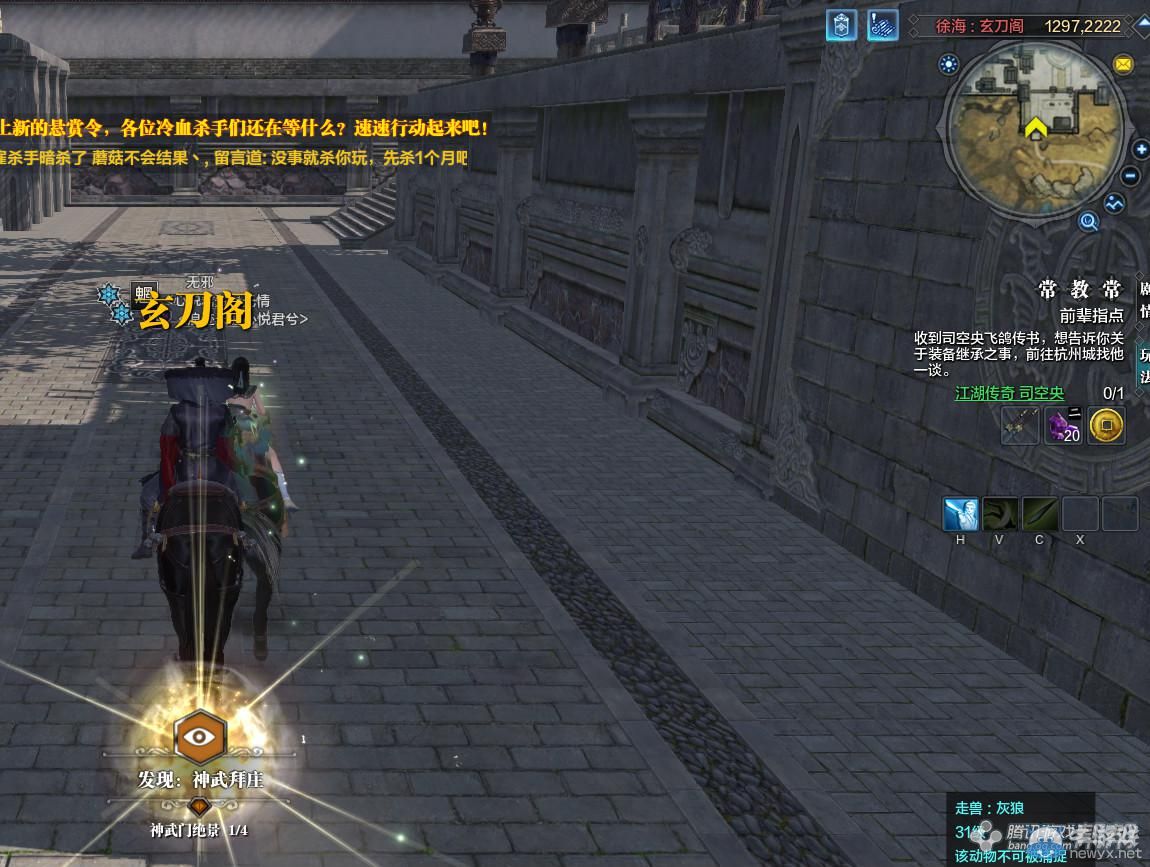
Task: Collapse the minimap with the top arrow button
Action: (x=1142, y=25)
